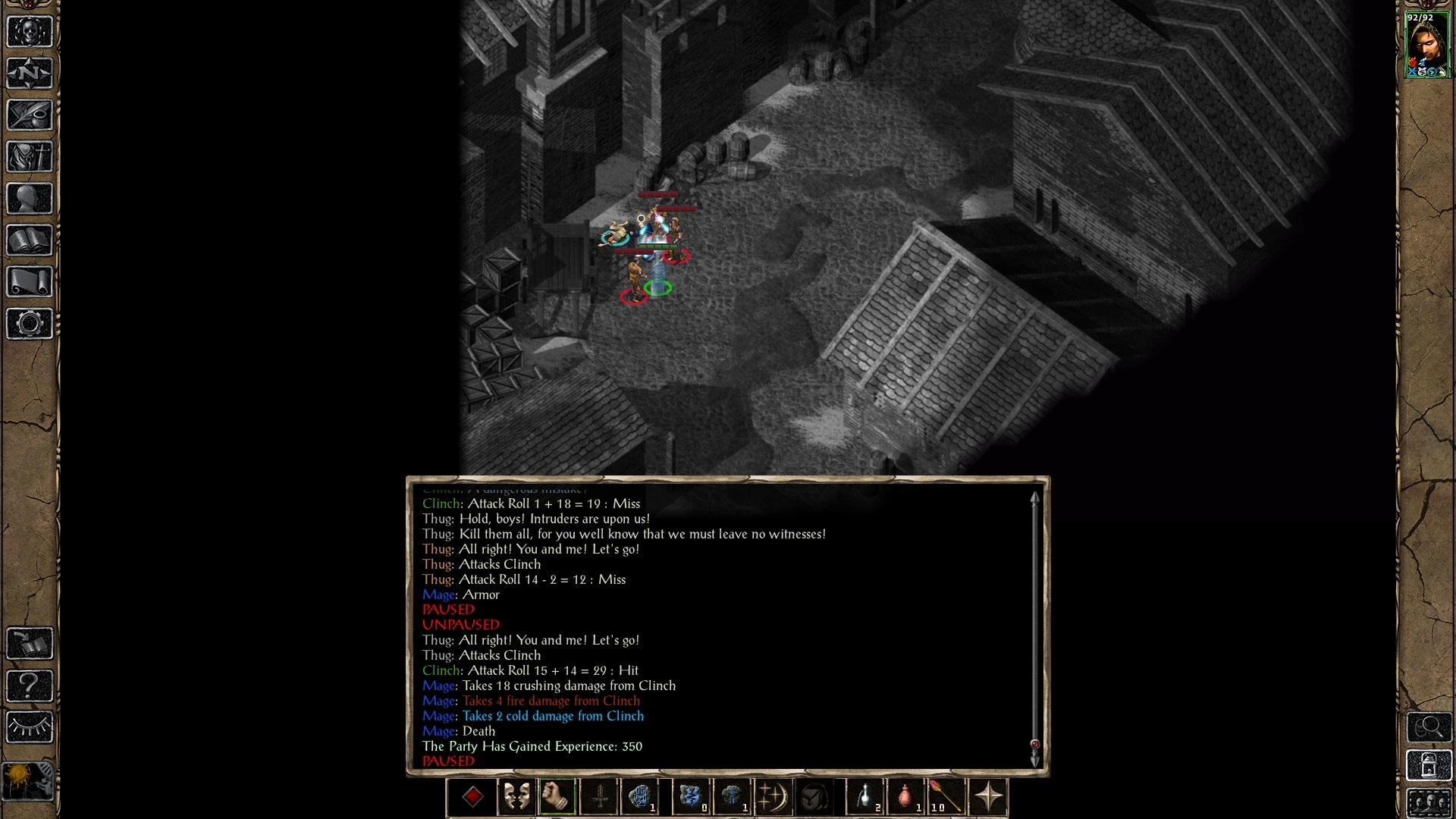Use the white flask potion slot
Screen dimensions: 1456x819
coord(865,797)
